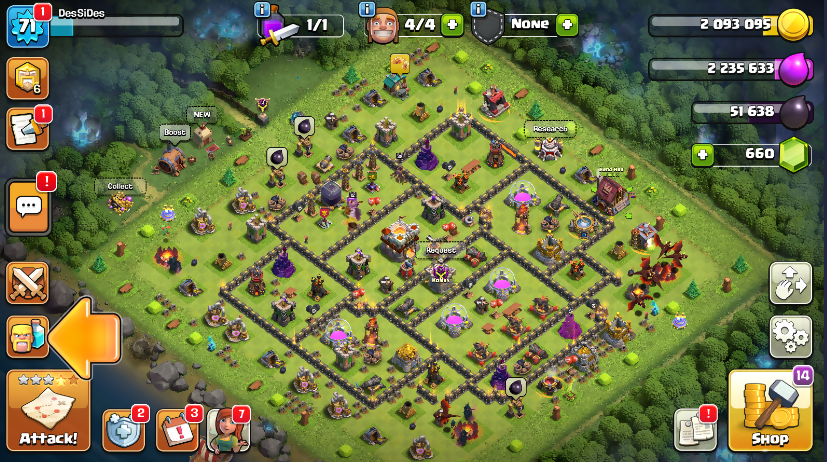Open the character portrait with 7 notifications
827x462 pixels.
tap(226, 430)
